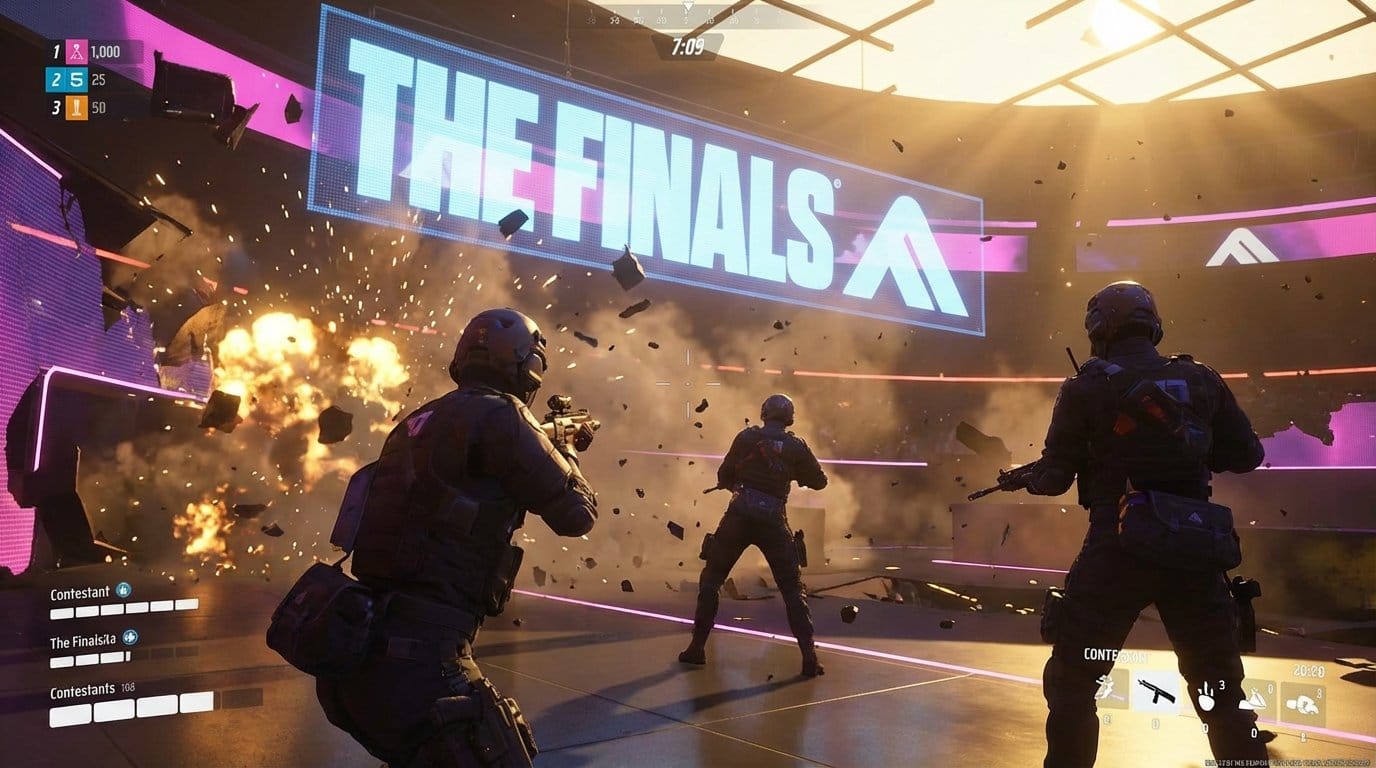Select the goo grenade gadget icon
Screen dimensions: 1376x768
pos(1255,698)
